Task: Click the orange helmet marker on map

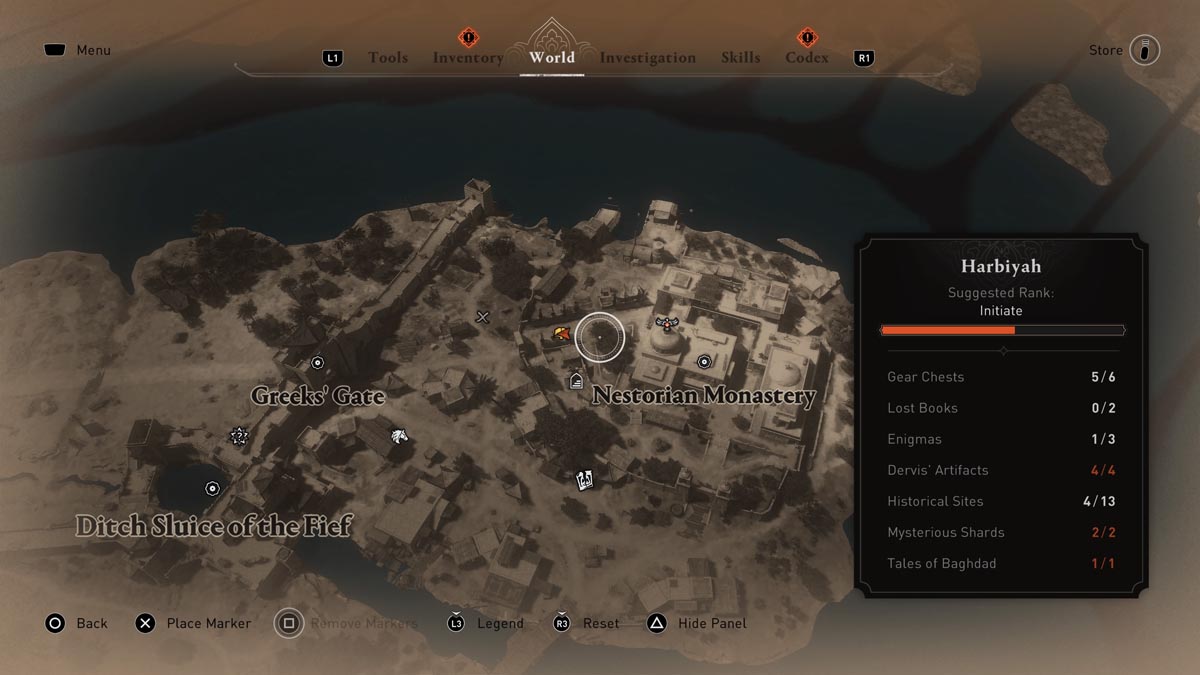Action: pyautogui.click(x=562, y=334)
